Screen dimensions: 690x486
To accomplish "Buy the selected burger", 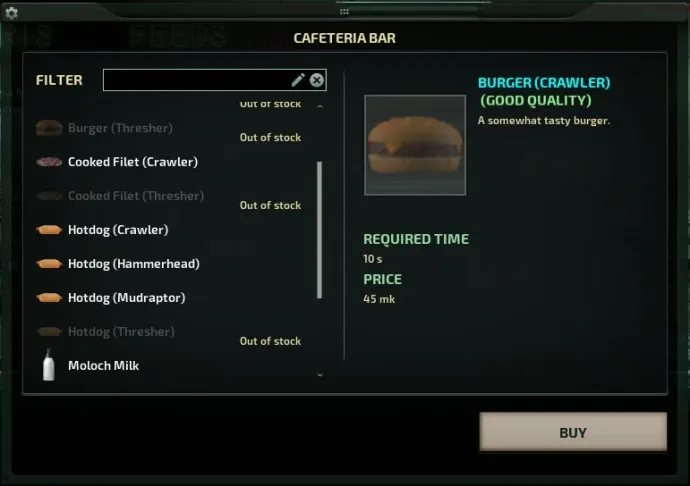I will tap(573, 432).
